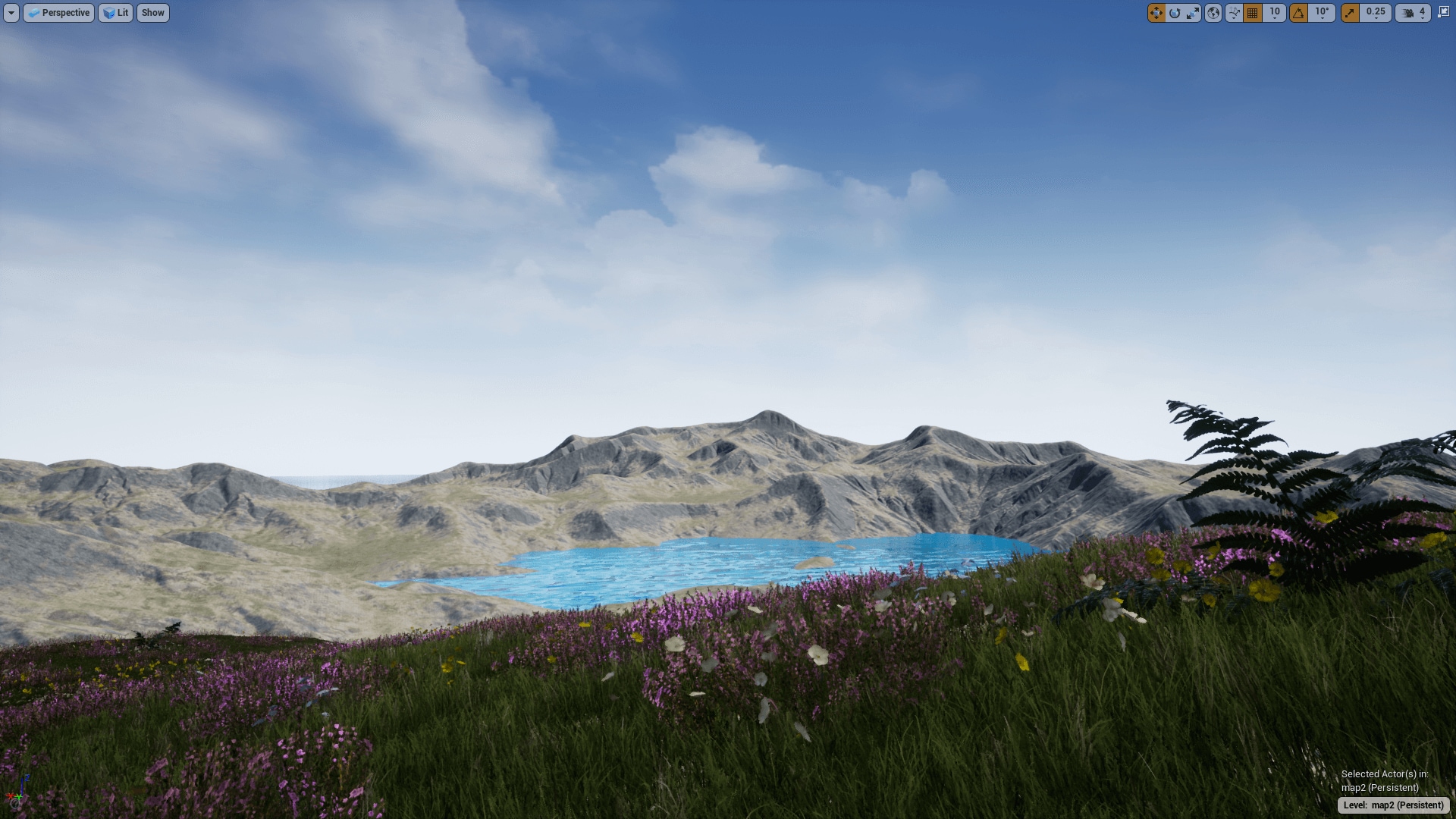This screenshot has width=1456, height=819.
Task: Select the Scale tool
Action: (x=1194, y=12)
